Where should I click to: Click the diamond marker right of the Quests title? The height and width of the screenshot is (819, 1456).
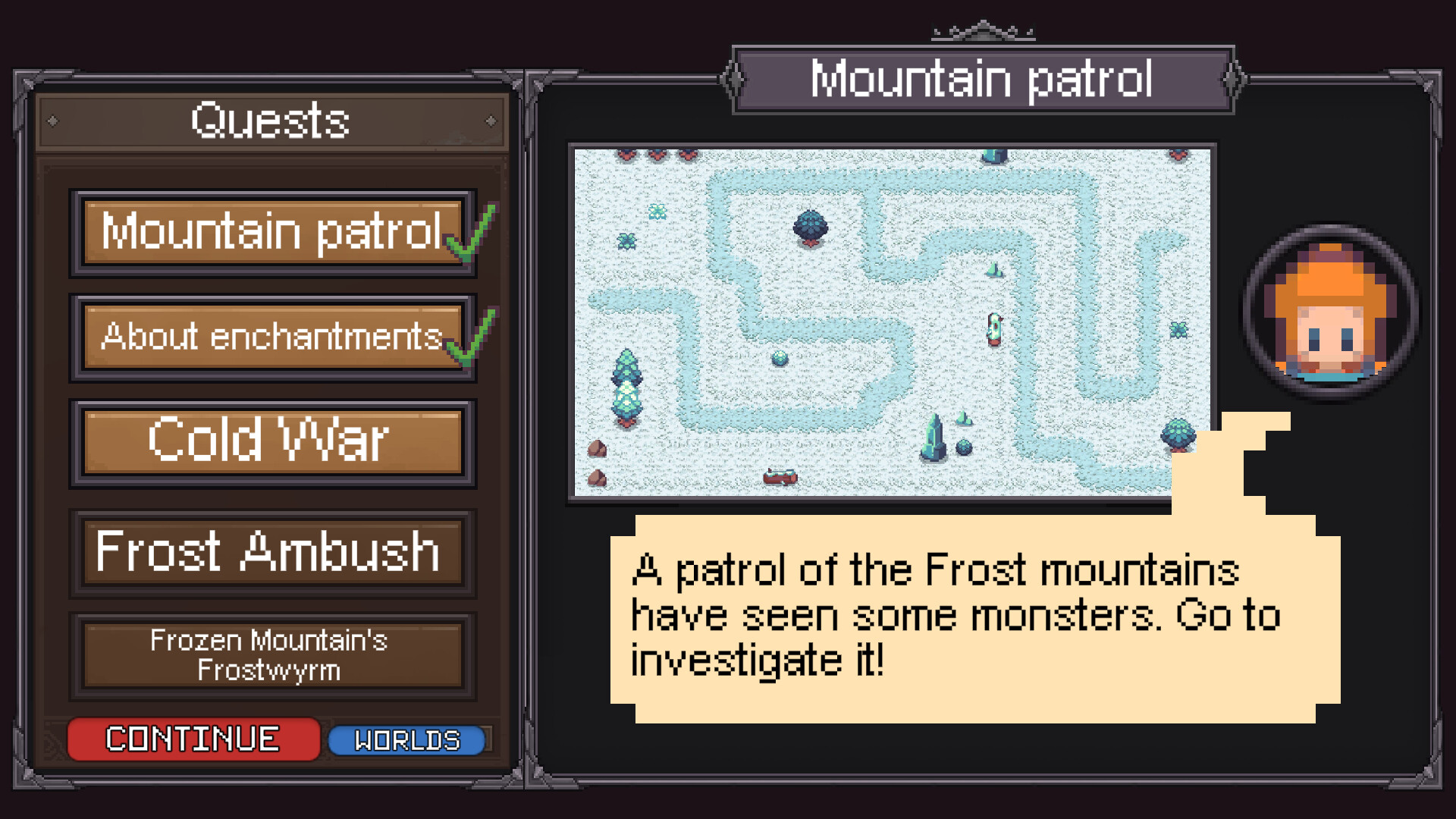(489, 120)
